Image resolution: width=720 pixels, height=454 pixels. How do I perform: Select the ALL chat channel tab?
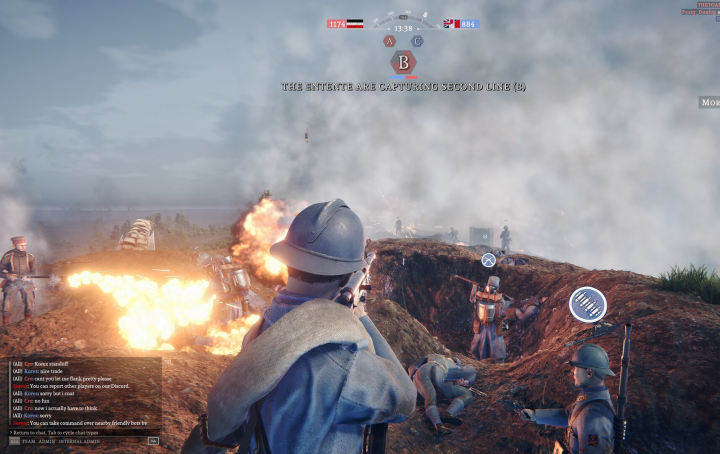pos(14,441)
